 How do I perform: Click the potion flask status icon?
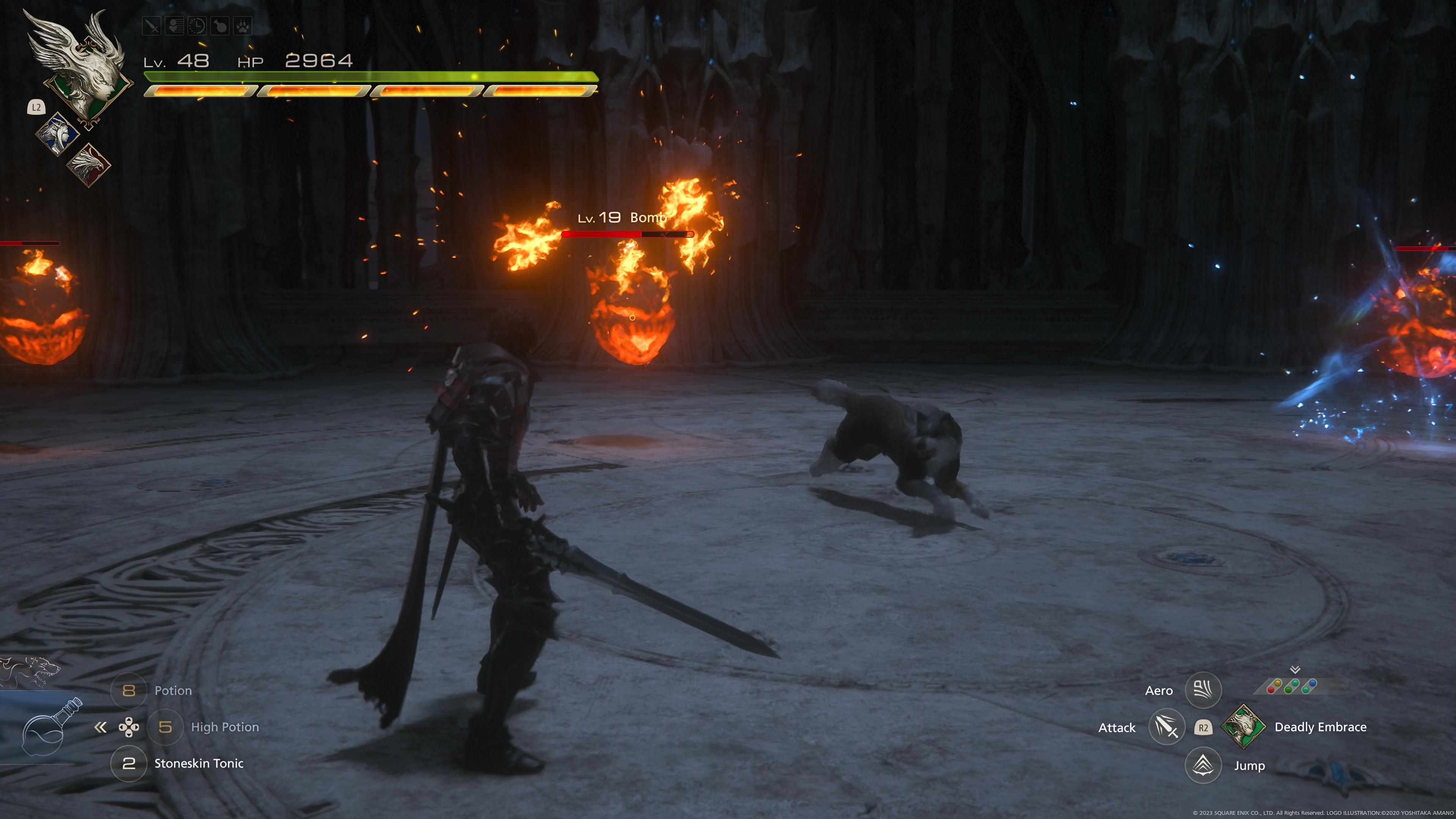(x=220, y=26)
